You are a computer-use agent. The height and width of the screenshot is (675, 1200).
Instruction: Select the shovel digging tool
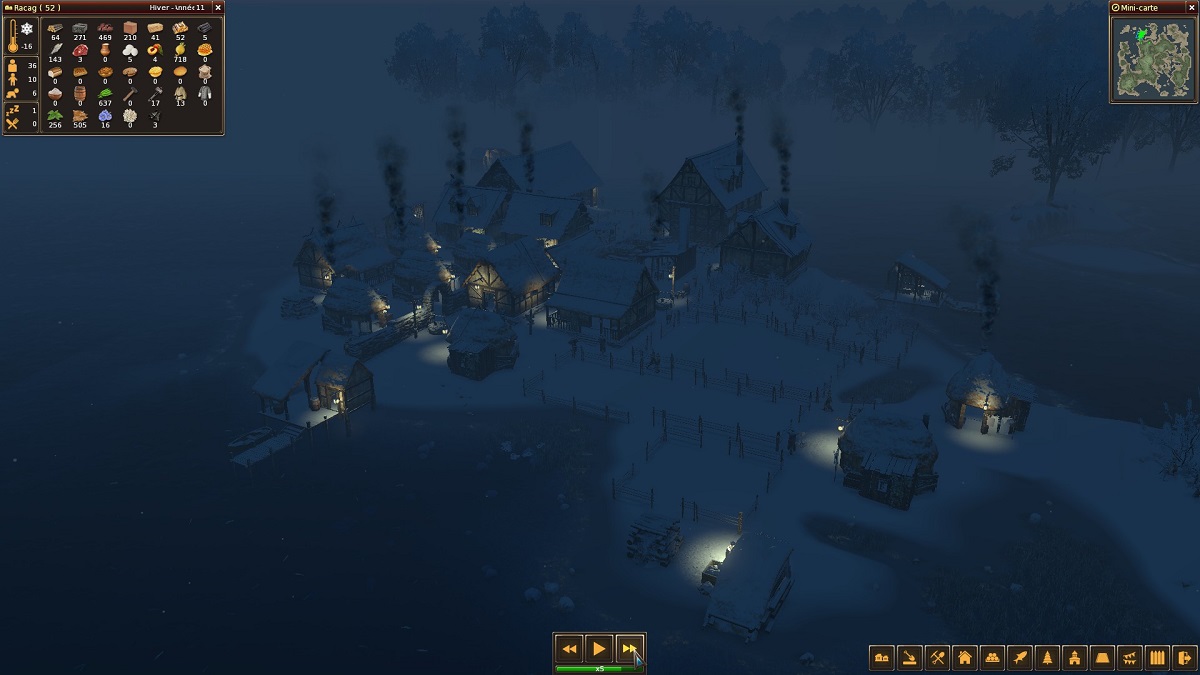[910, 658]
